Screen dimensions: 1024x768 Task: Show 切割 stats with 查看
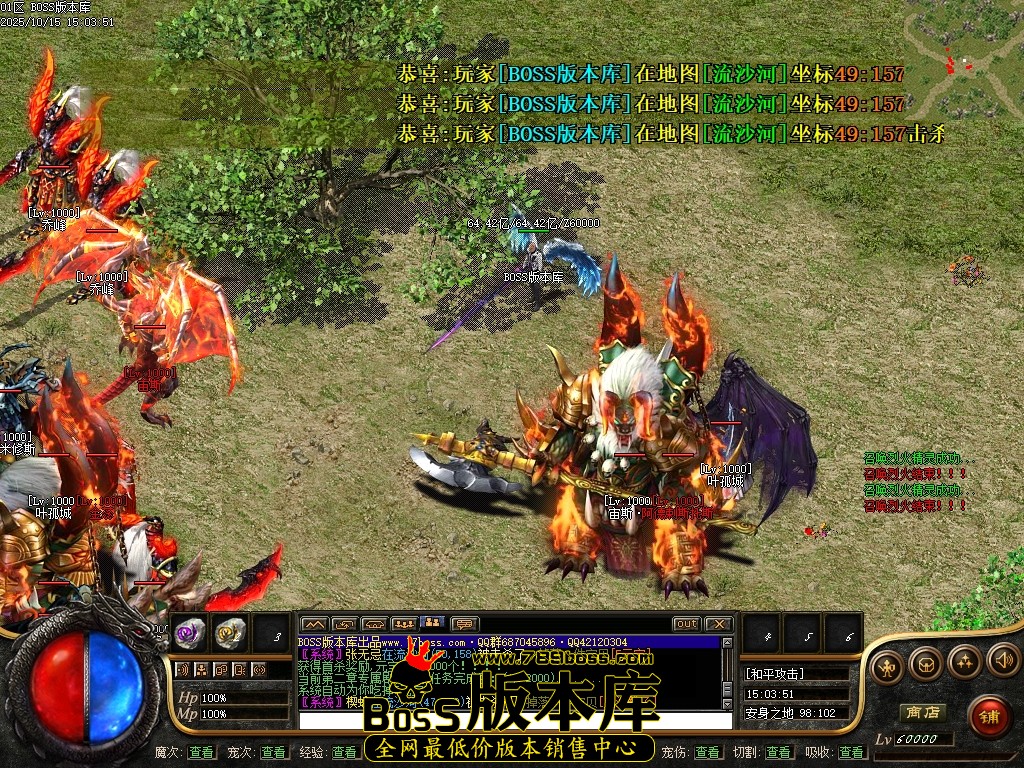(x=779, y=752)
